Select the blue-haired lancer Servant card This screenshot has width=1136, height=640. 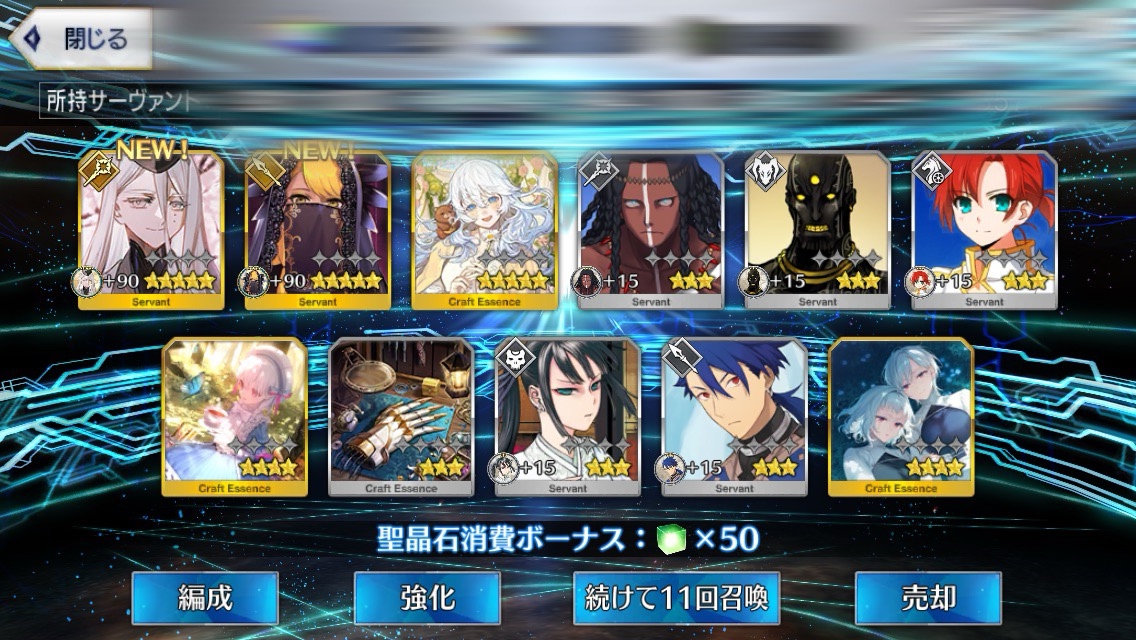[735, 417]
